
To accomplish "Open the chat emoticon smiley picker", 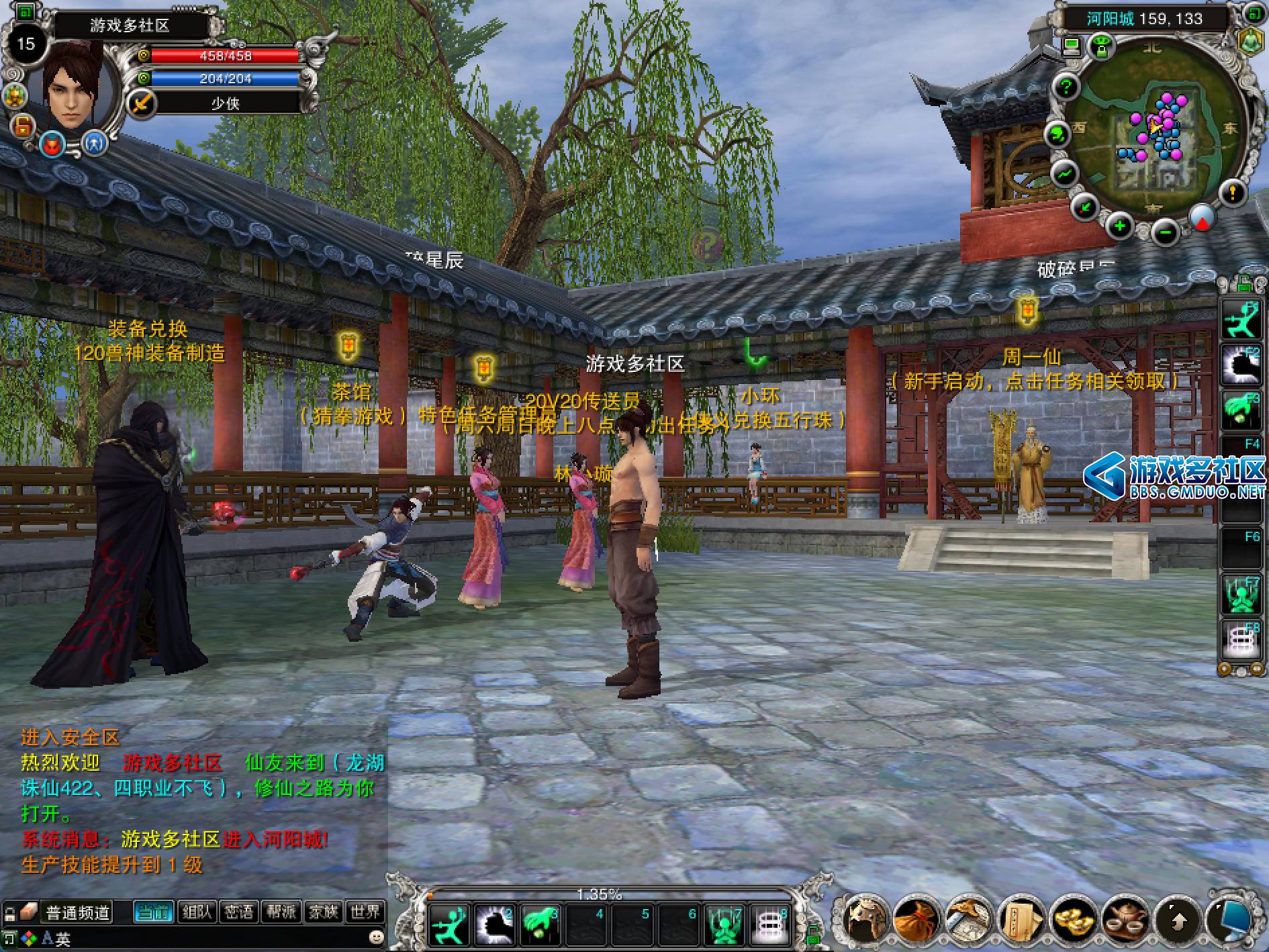I will click(x=377, y=935).
